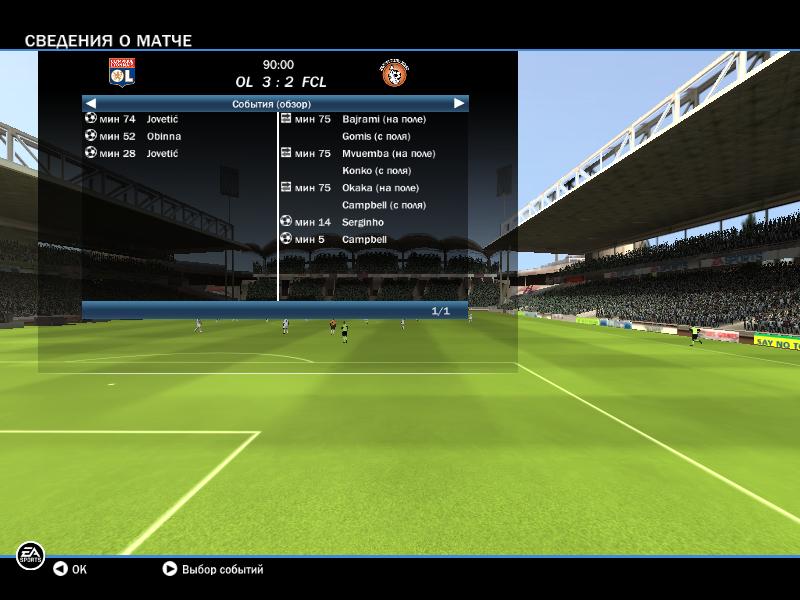This screenshot has width=800, height=600.
Task: Select the Mvuemba substitution row
Action: click(370, 153)
